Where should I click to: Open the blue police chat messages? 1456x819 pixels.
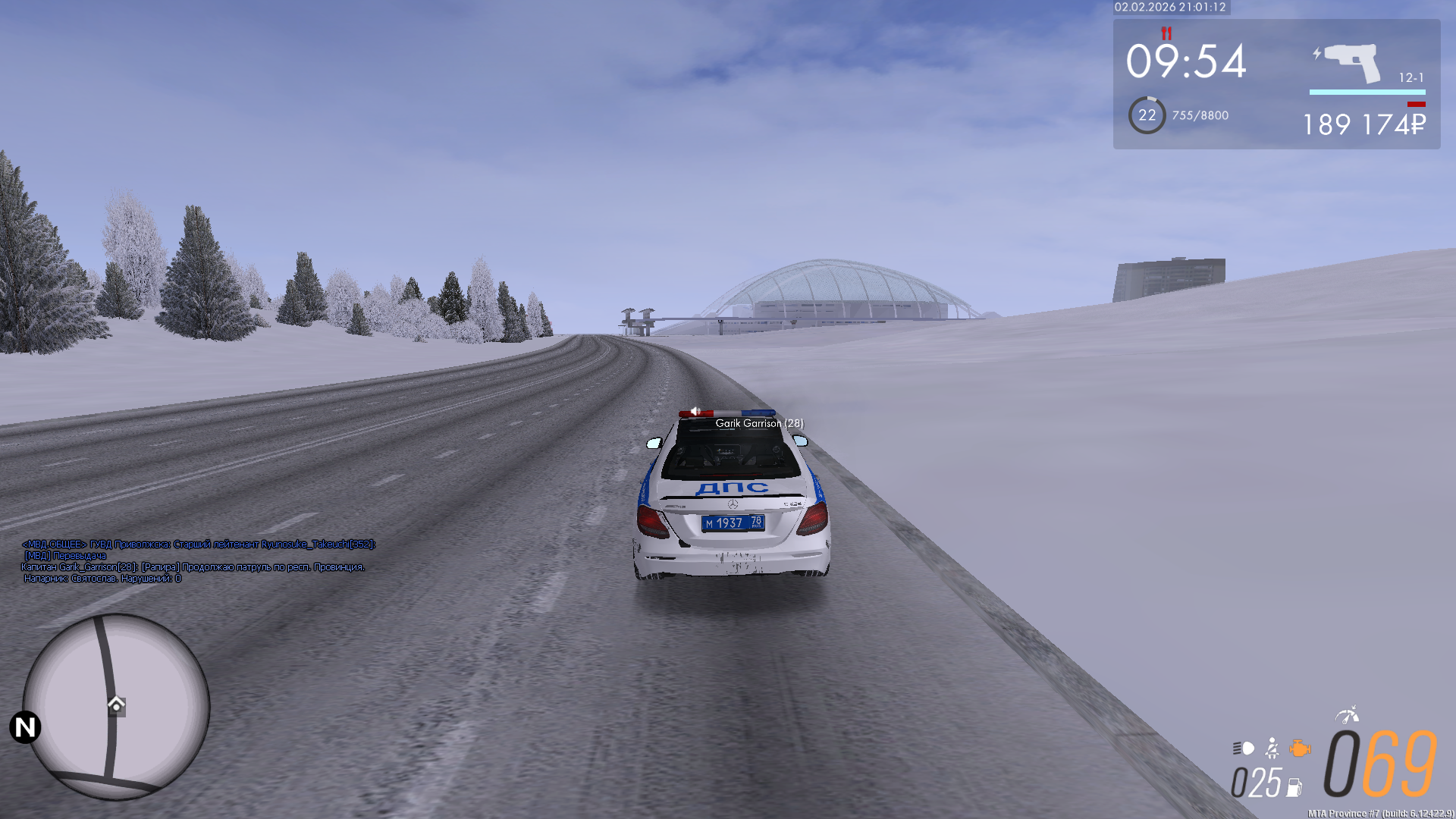[x=197, y=561]
